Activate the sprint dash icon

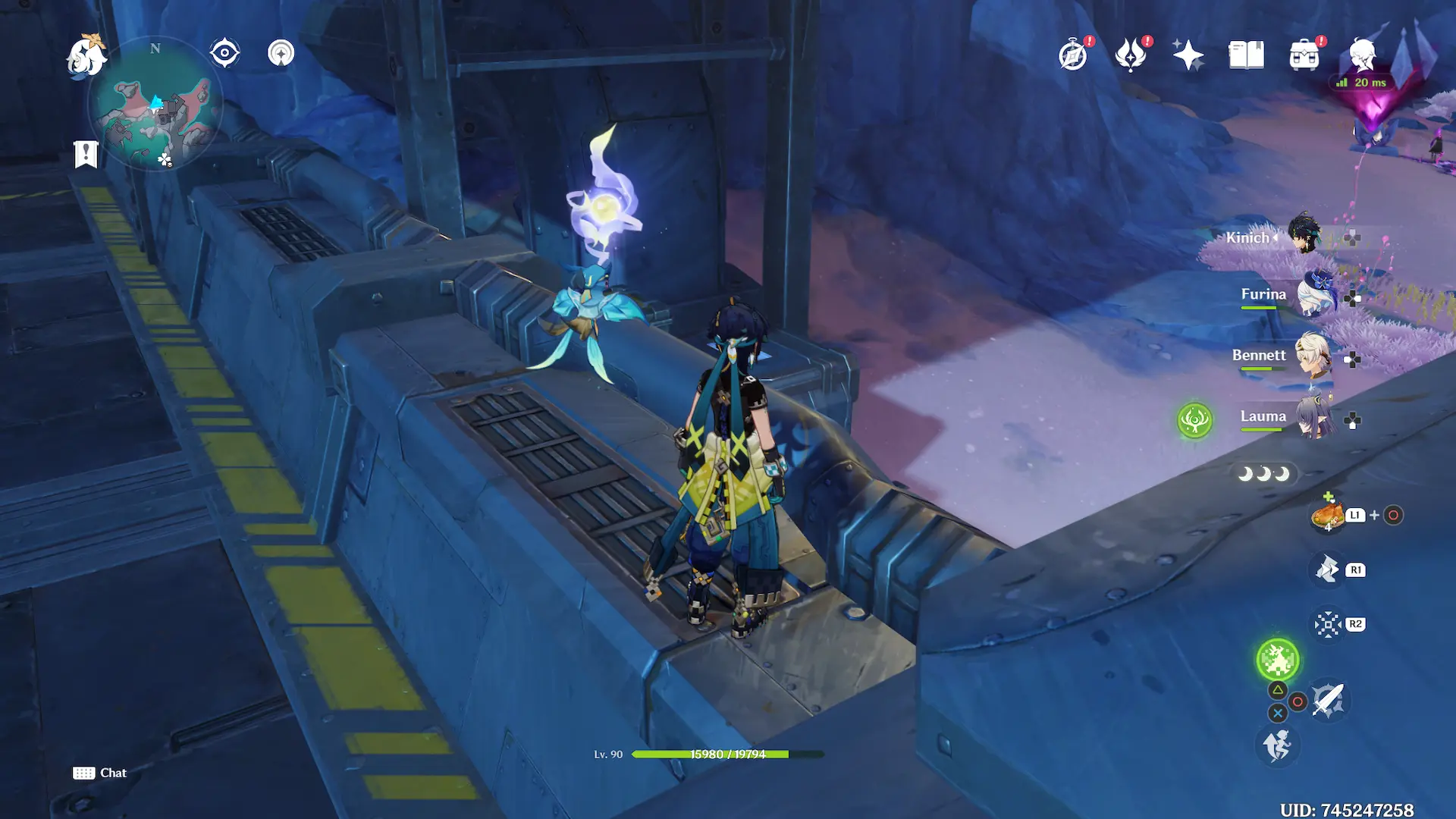pos(1278,745)
